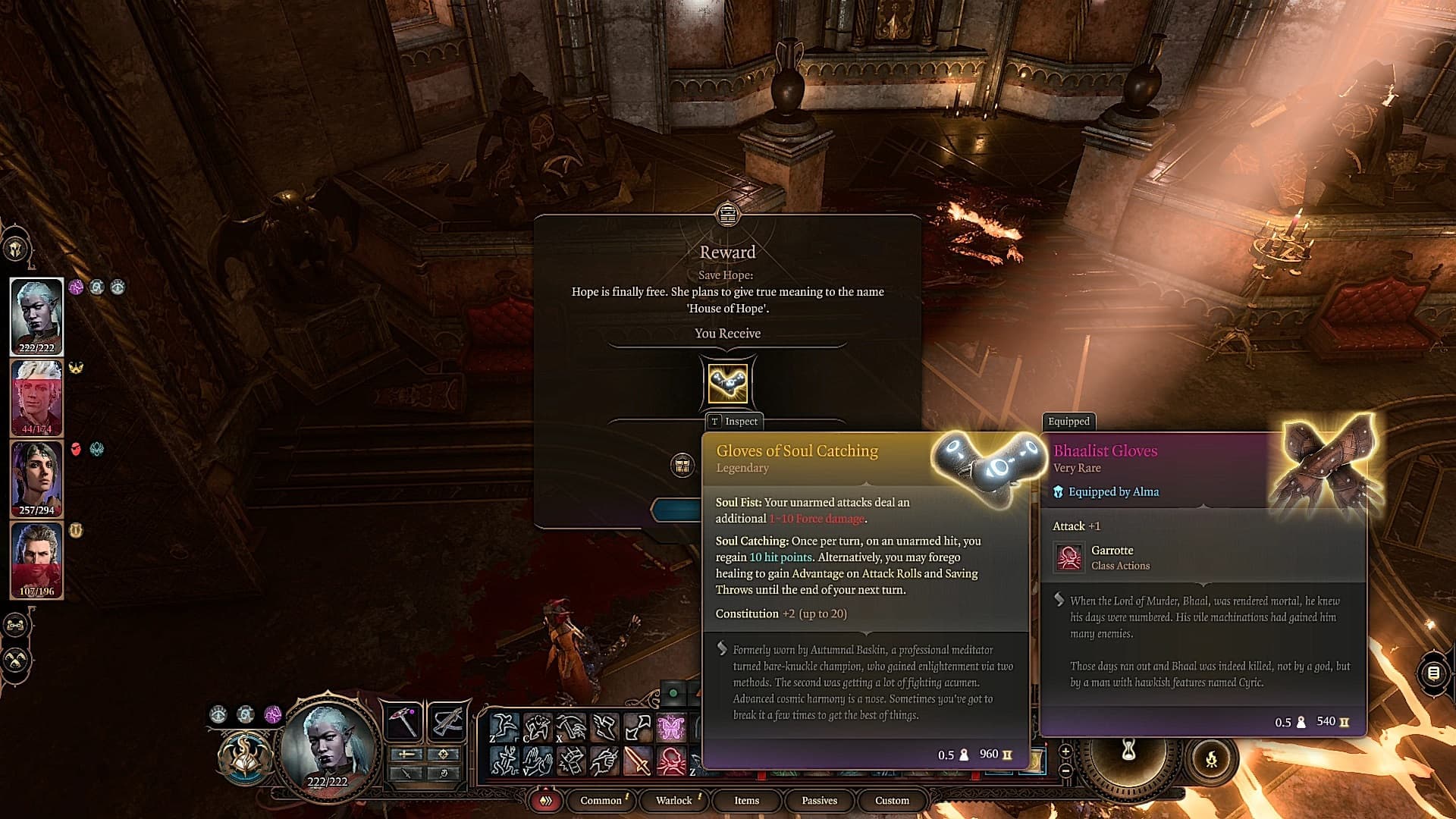Expand the Custom hotbar section
Image resolution: width=1456 pixels, height=819 pixels.
coord(891,800)
